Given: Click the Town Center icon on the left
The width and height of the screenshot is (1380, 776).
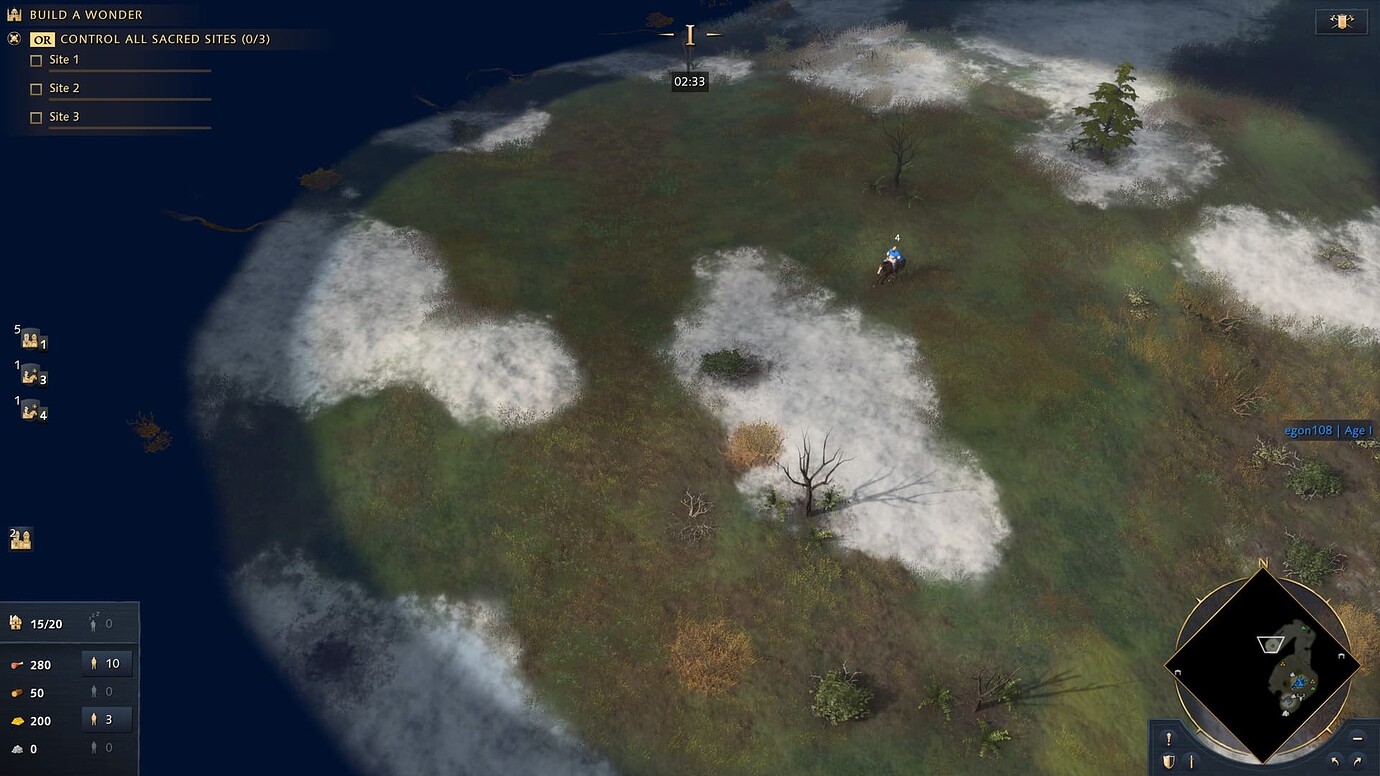Looking at the screenshot, I should pyautogui.click(x=22, y=538).
